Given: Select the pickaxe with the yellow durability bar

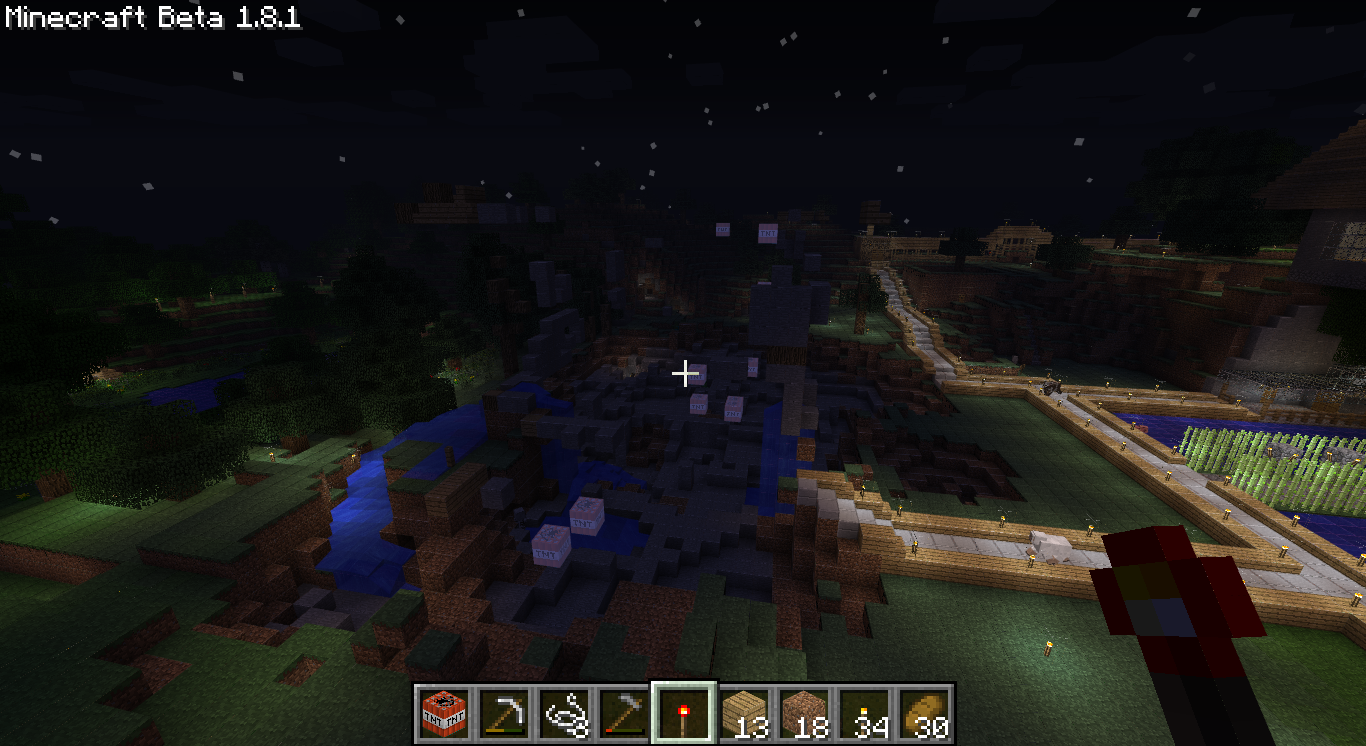Looking at the screenshot, I should tap(504, 713).
